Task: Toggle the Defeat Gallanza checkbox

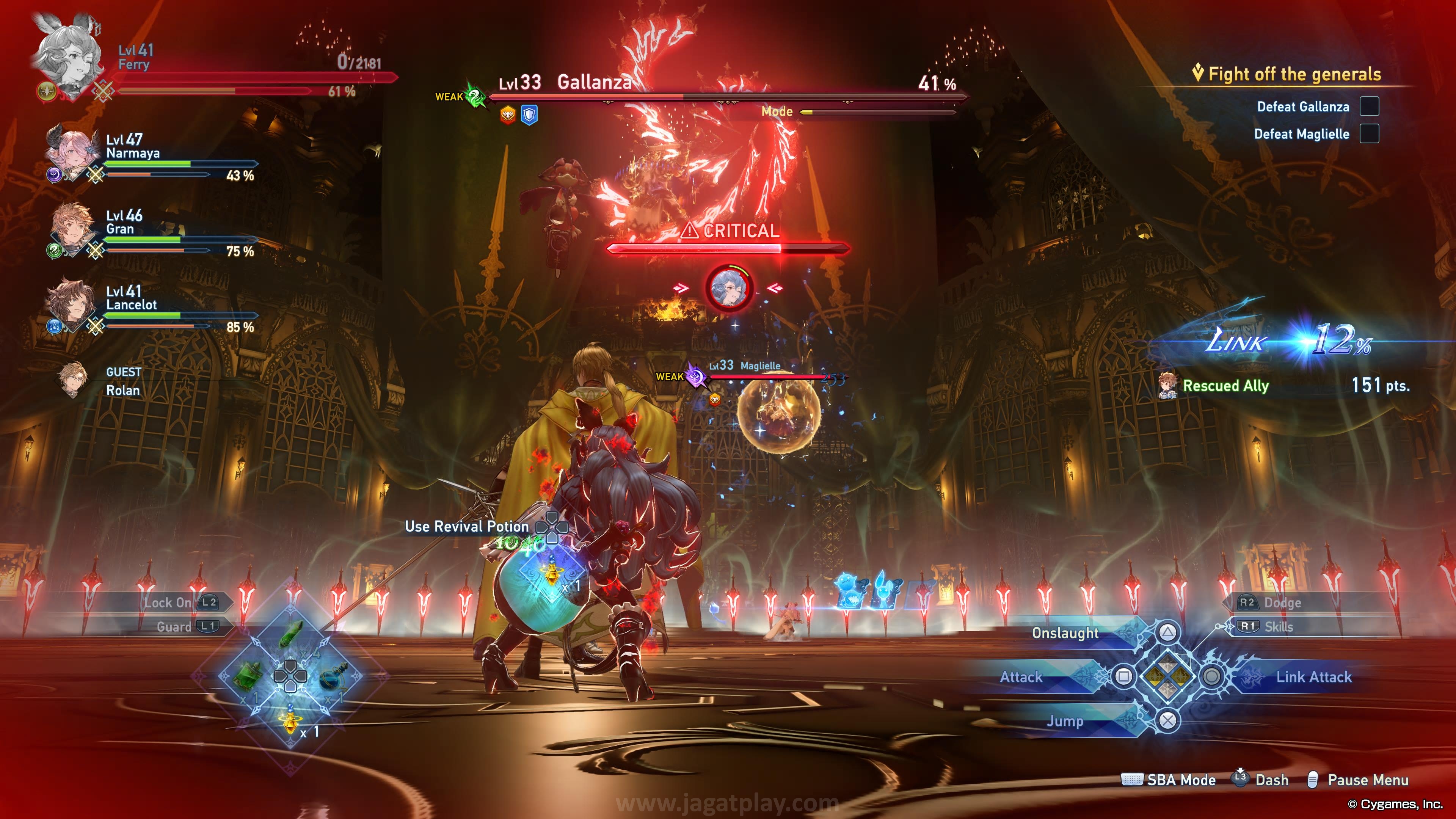Action: [1369, 106]
